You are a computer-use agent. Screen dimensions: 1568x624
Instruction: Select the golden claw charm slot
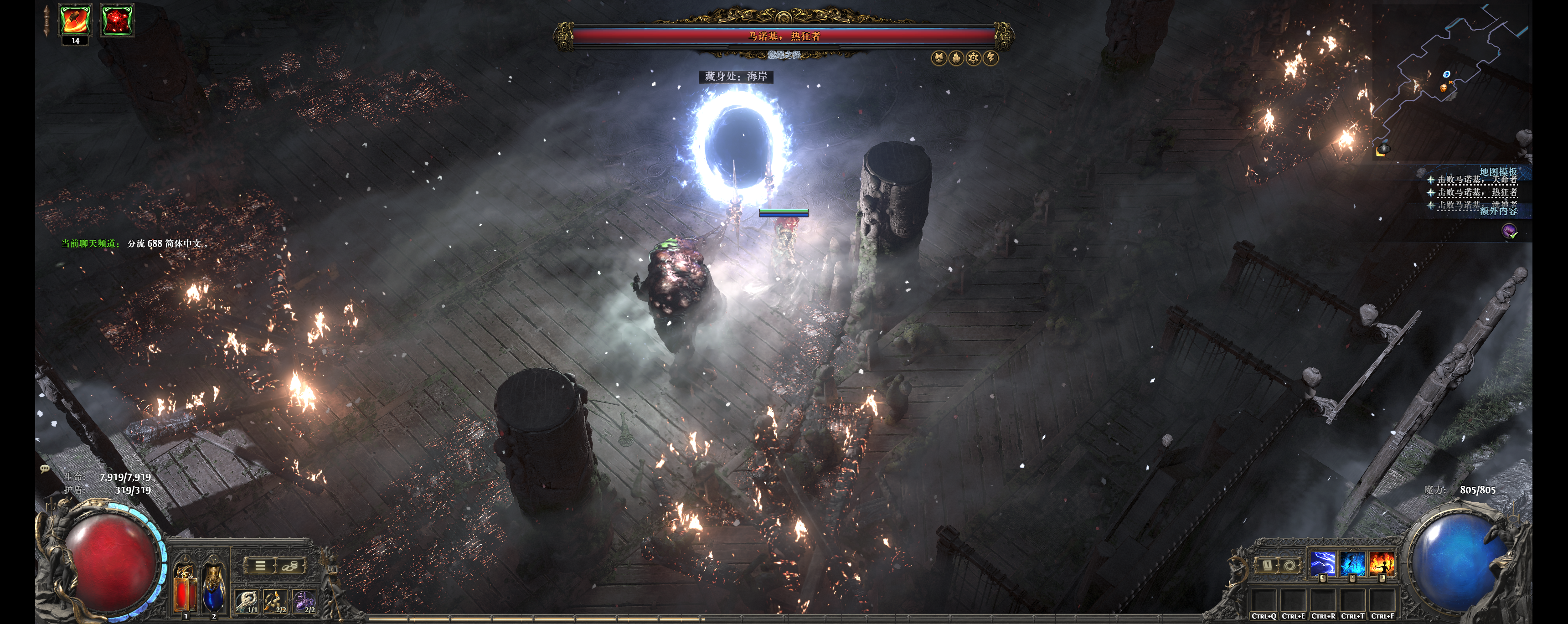276,602
